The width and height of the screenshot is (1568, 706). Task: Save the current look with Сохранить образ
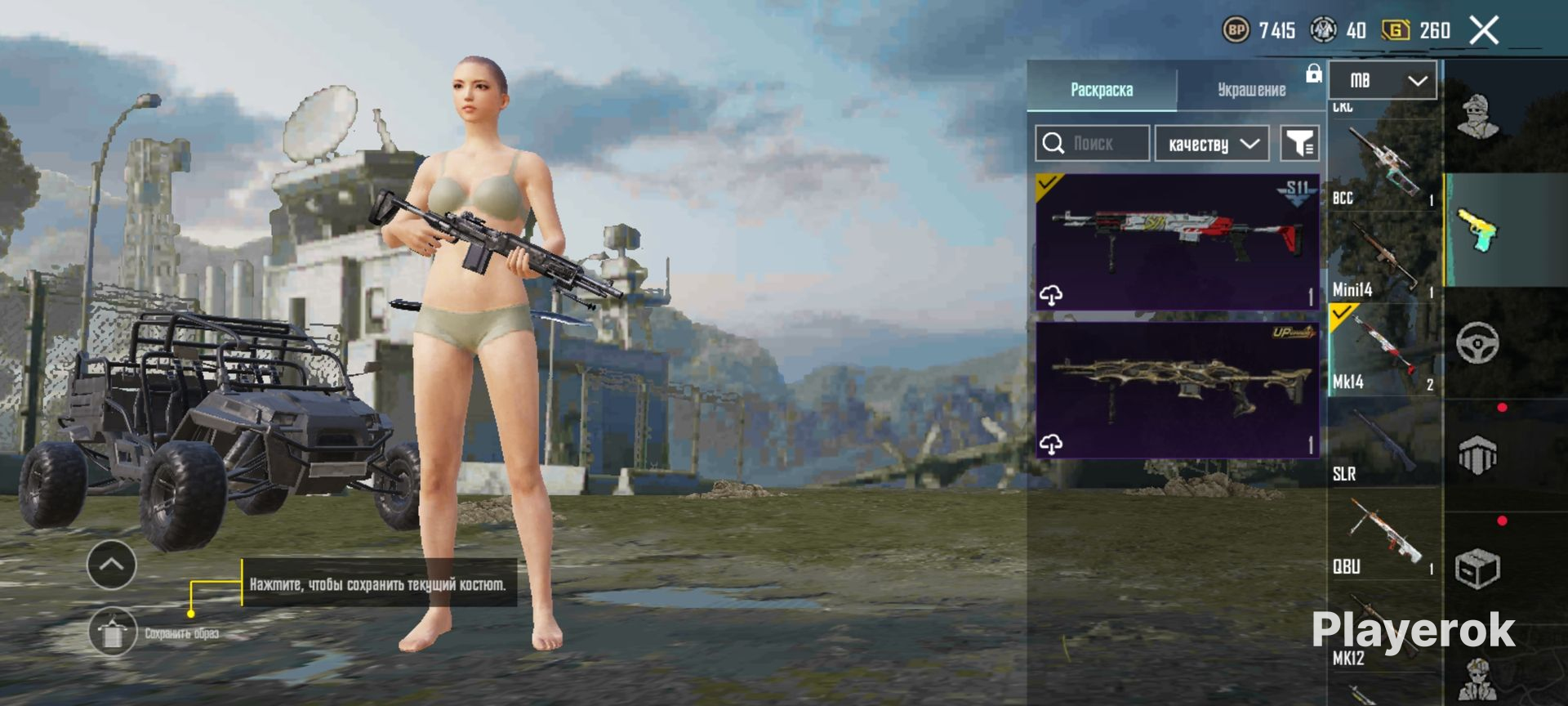click(x=113, y=632)
